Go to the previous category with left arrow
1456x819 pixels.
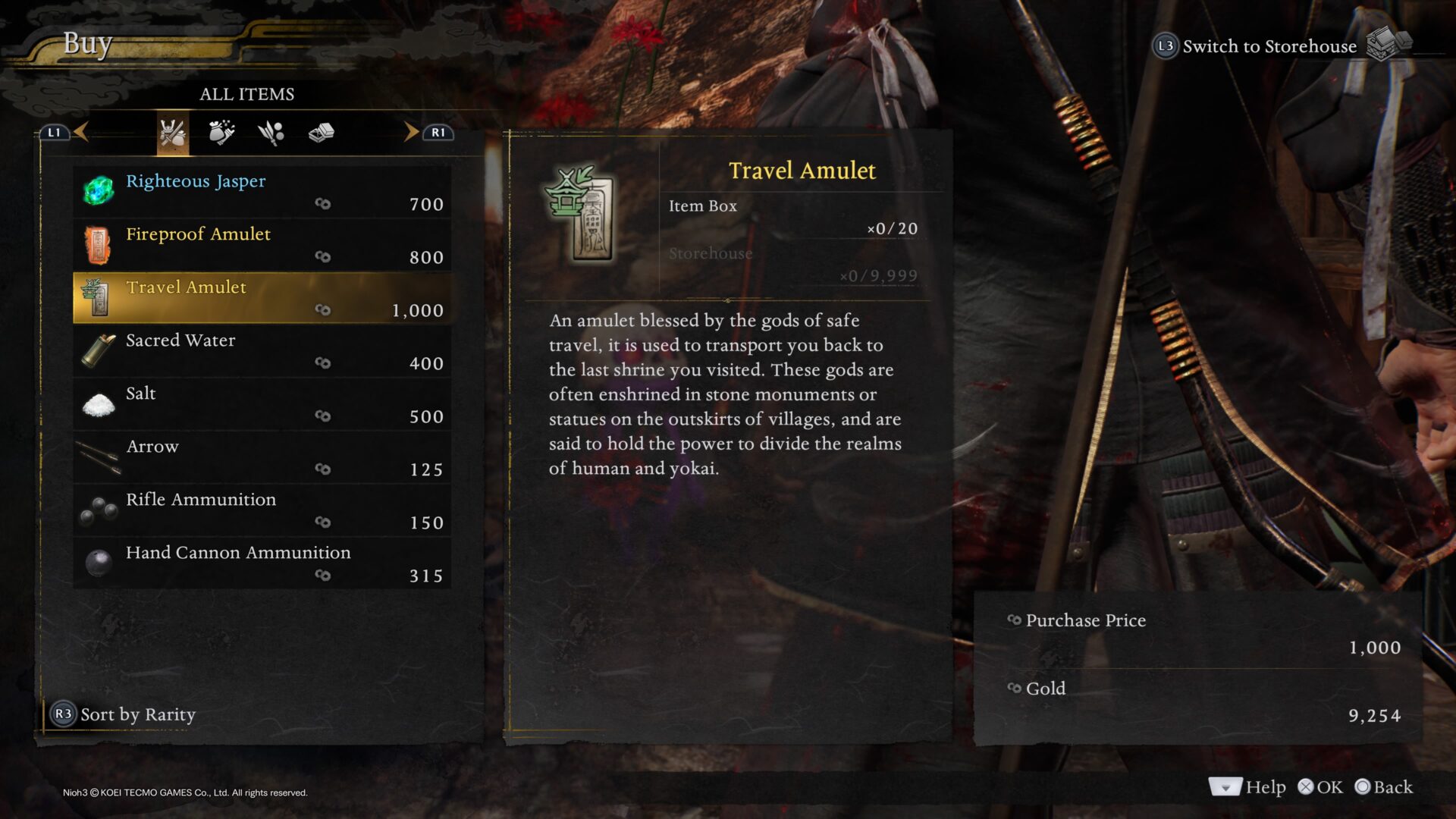coord(81,132)
